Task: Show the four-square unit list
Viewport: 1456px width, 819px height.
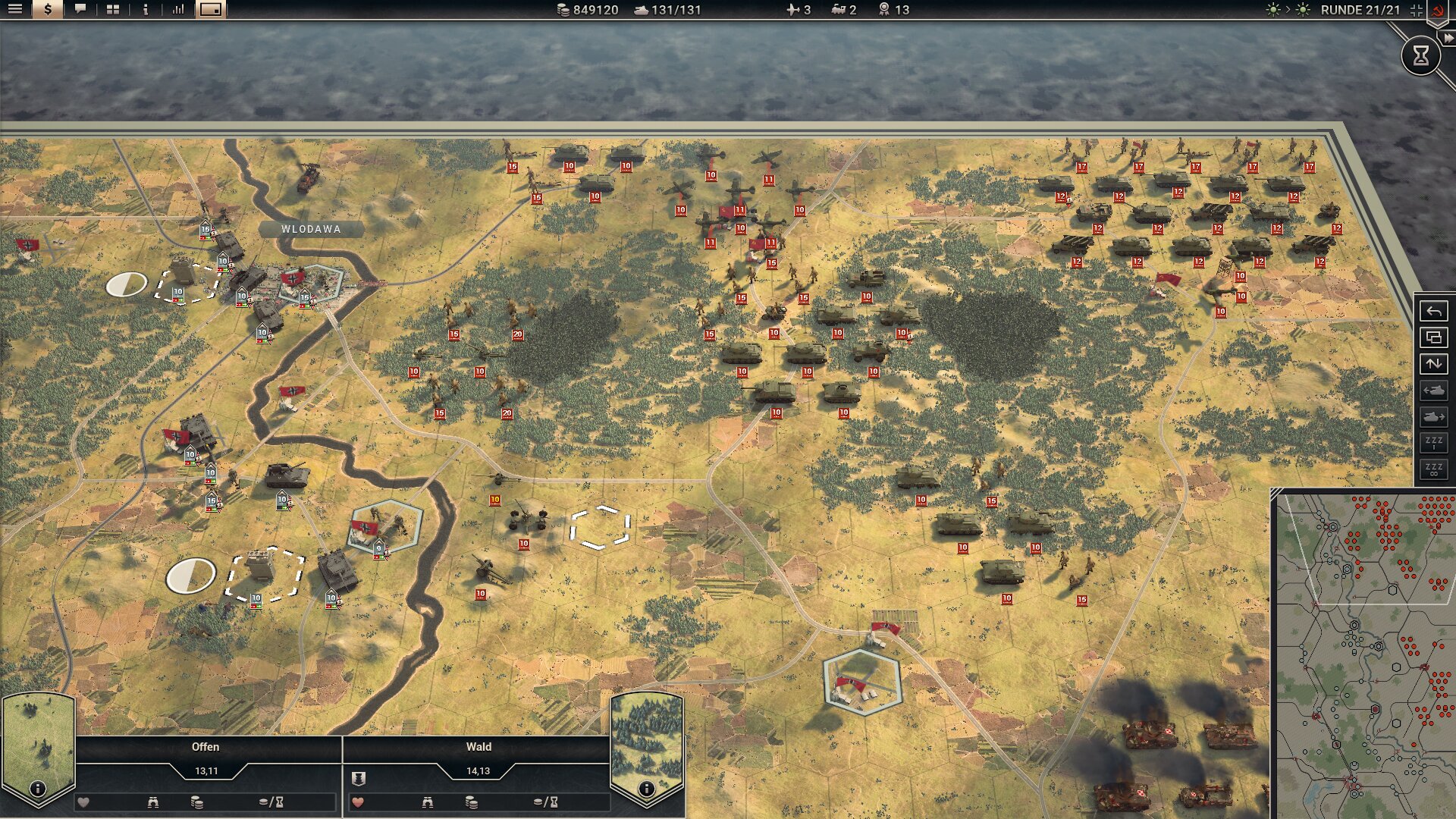Action: tap(113, 9)
